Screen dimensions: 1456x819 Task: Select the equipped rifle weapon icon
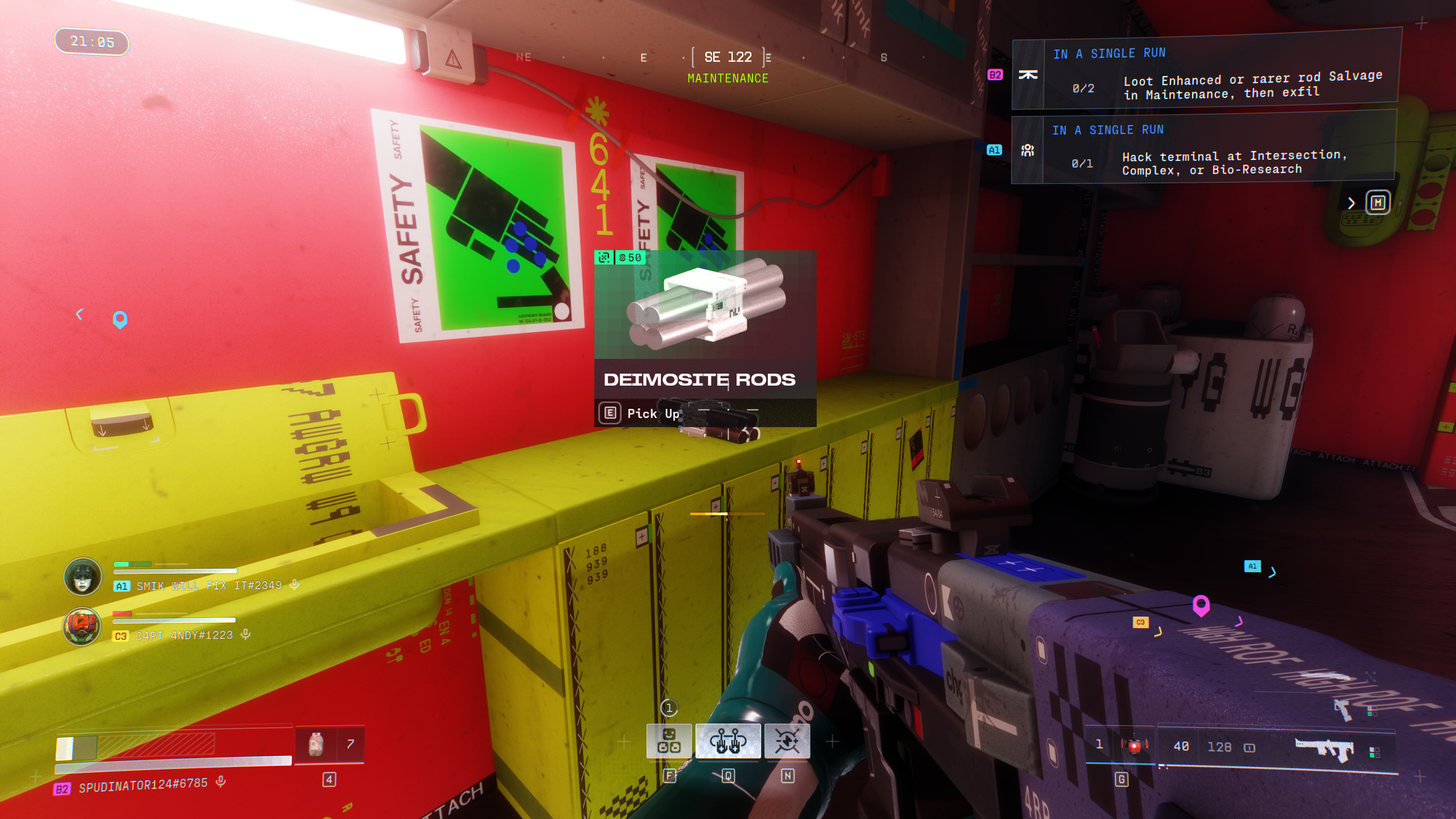click(1324, 747)
